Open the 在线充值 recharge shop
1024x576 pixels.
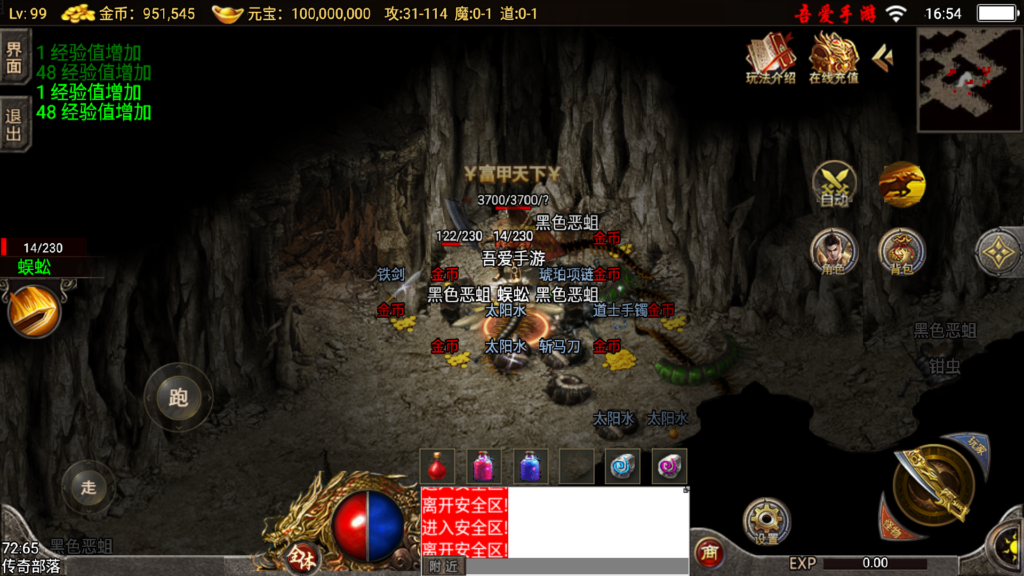pyautogui.click(x=833, y=58)
